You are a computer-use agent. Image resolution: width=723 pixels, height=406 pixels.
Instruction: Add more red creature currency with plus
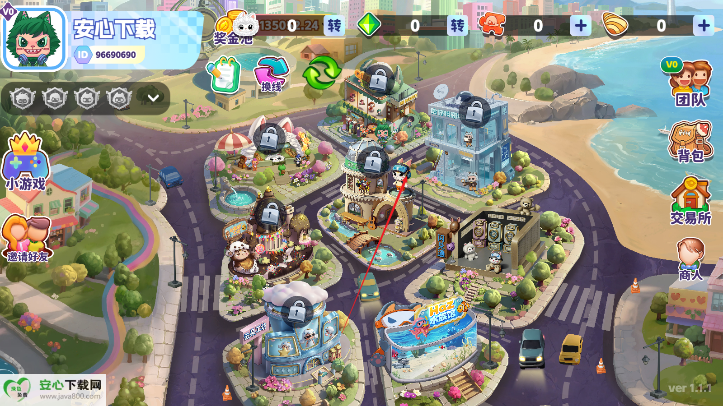580,25
